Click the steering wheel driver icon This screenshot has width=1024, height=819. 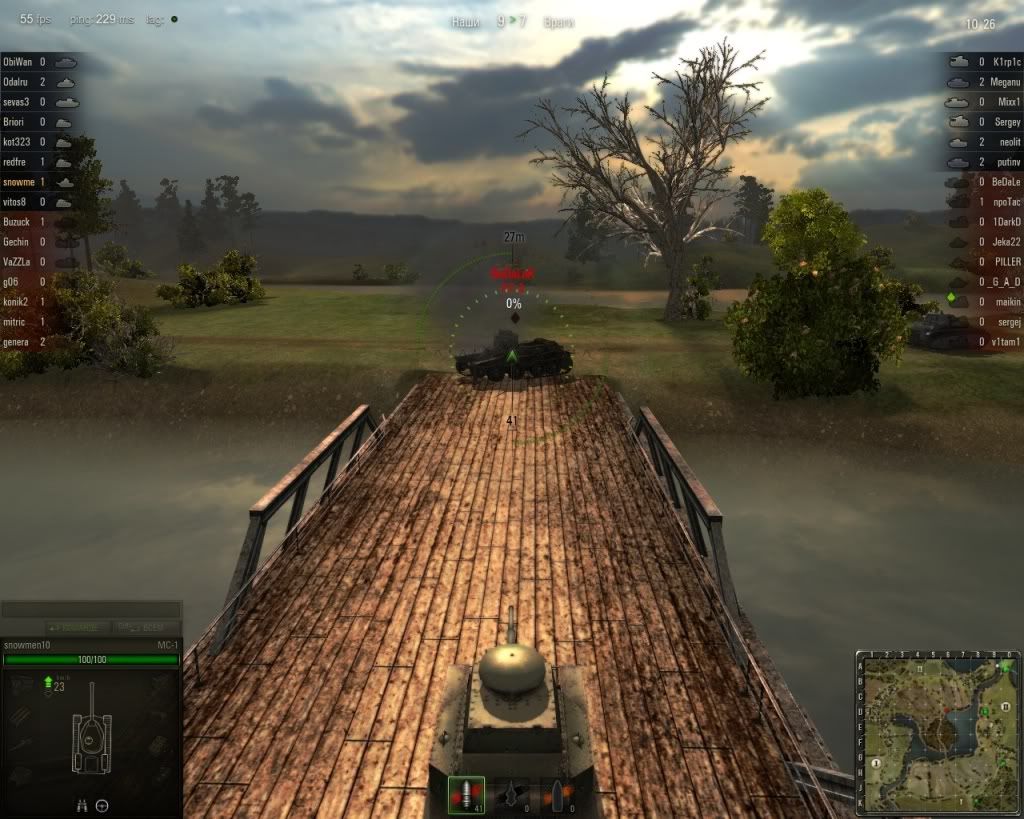click(x=102, y=805)
